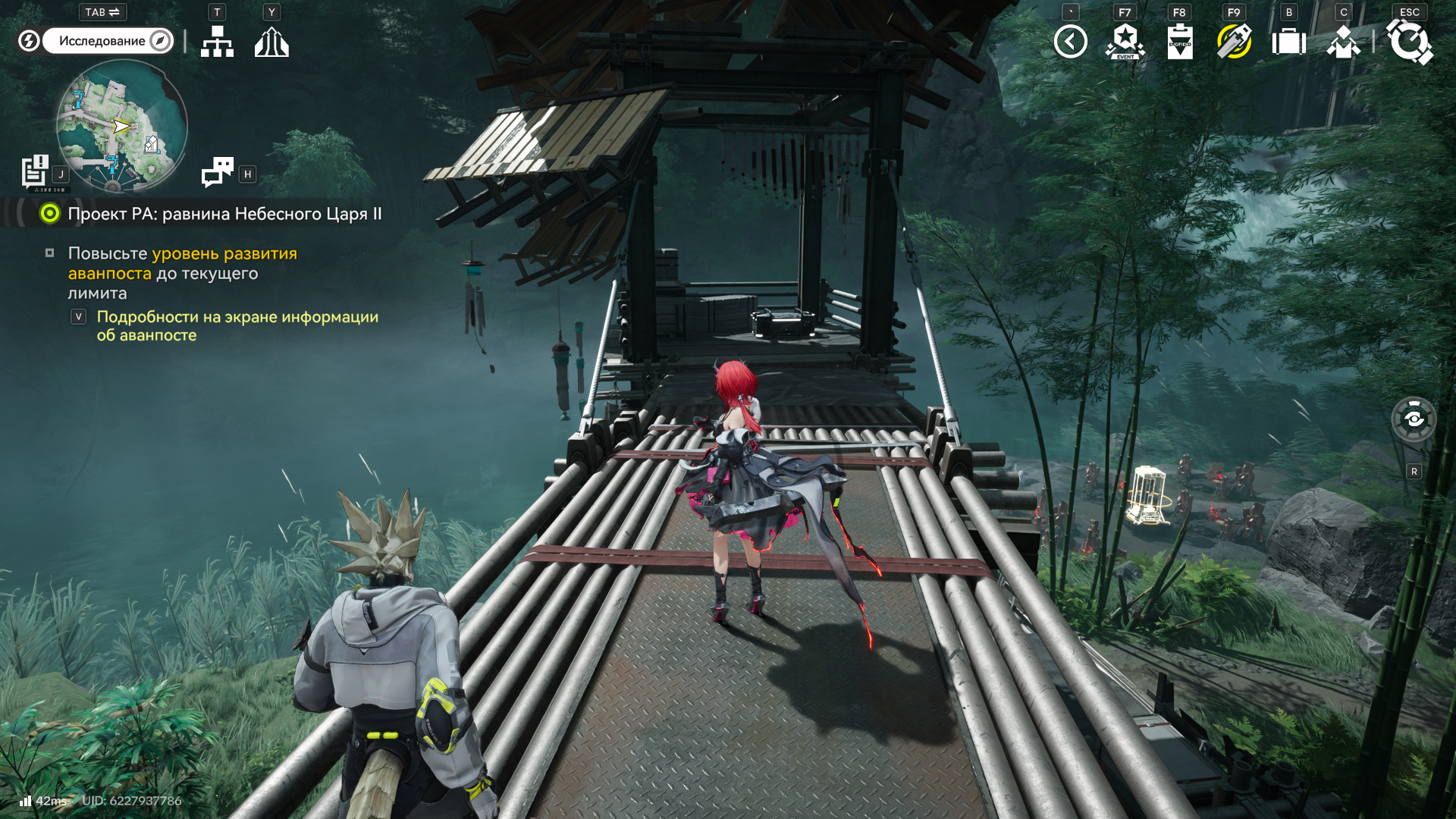Open the clipboard checklist icon
This screenshot has width=1456, height=819.
click(x=1179, y=42)
